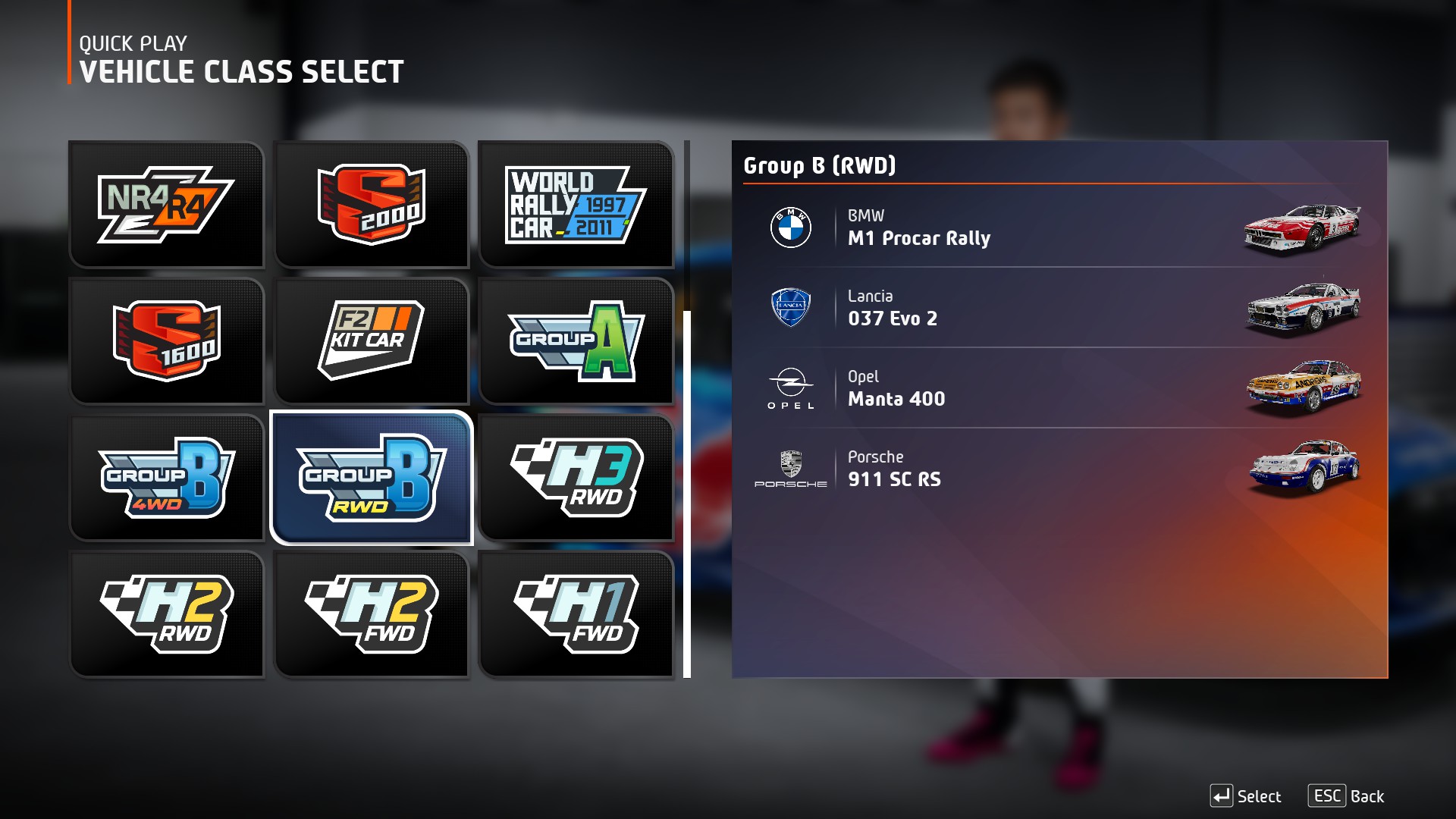Image resolution: width=1456 pixels, height=819 pixels.
Task: Select the H2 RWD class tile
Action: point(166,614)
